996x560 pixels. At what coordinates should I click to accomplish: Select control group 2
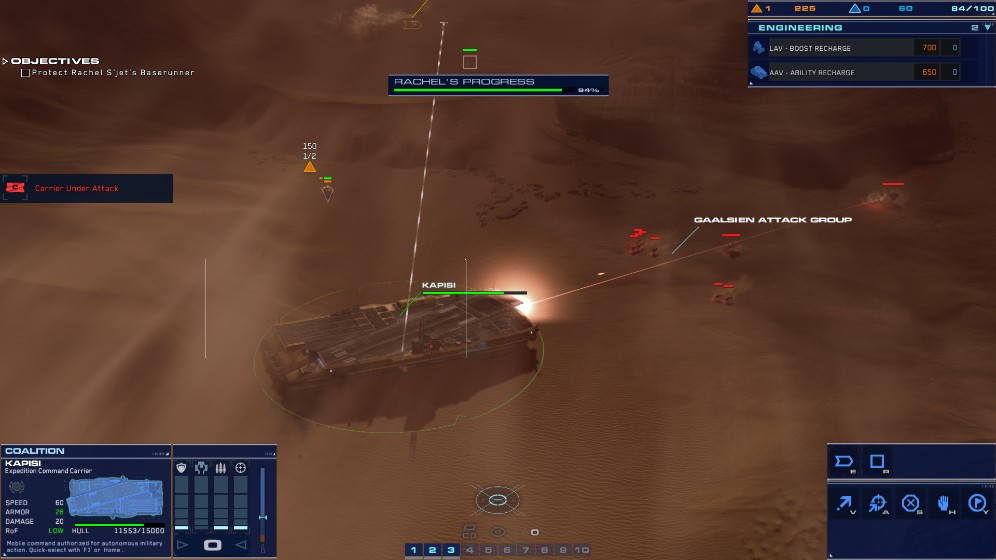click(432, 550)
